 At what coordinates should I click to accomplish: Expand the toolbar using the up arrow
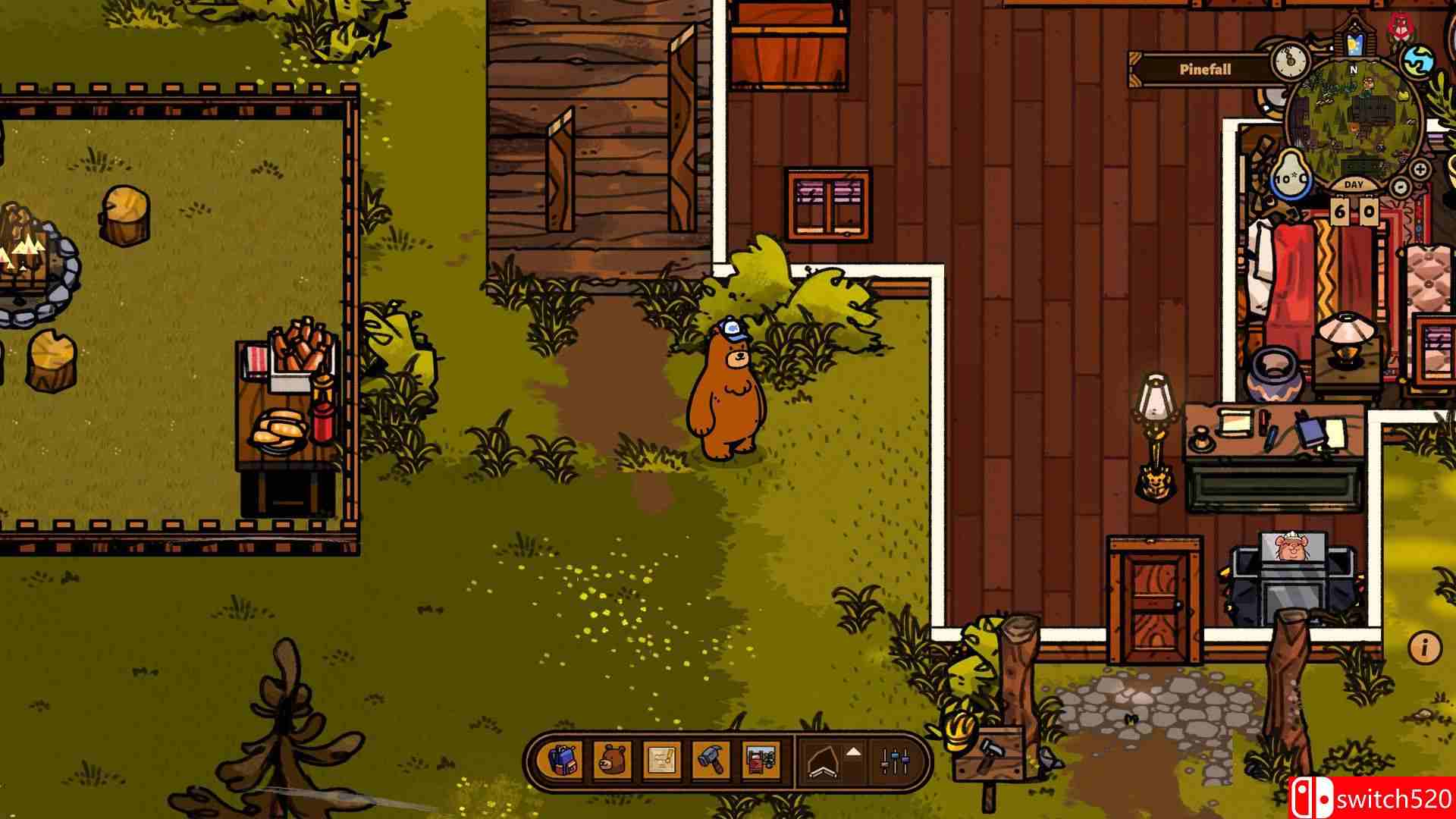point(853,753)
